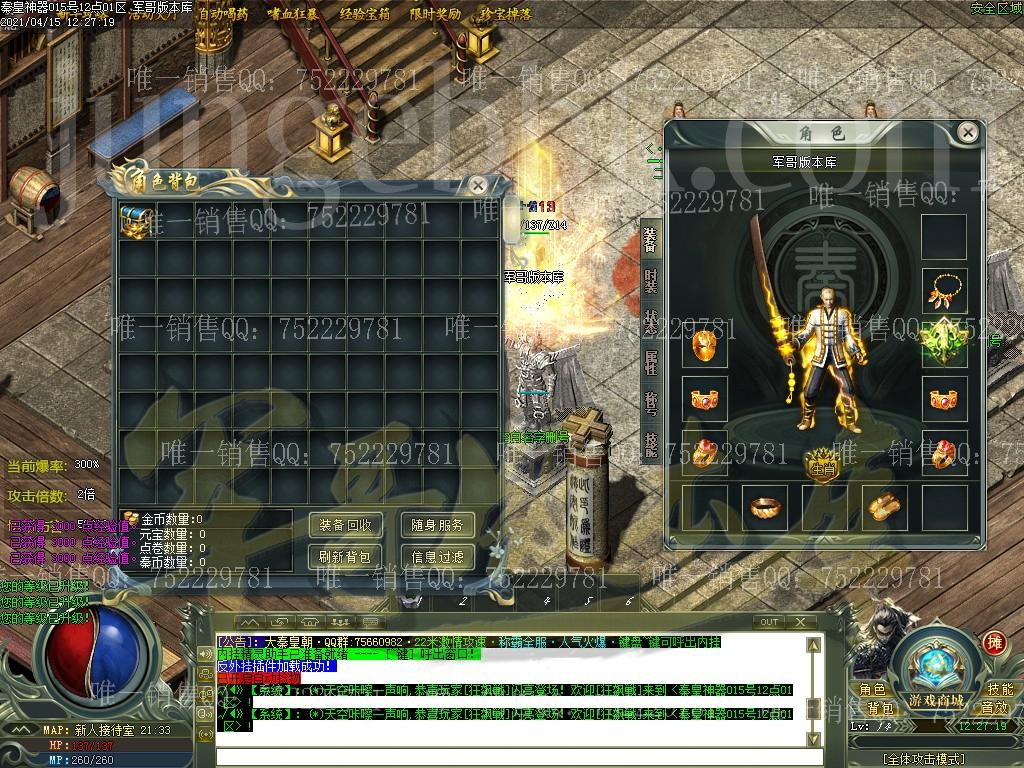Close the 角色背包 inventory window
1024x768 pixels.
(x=479, y=185)
